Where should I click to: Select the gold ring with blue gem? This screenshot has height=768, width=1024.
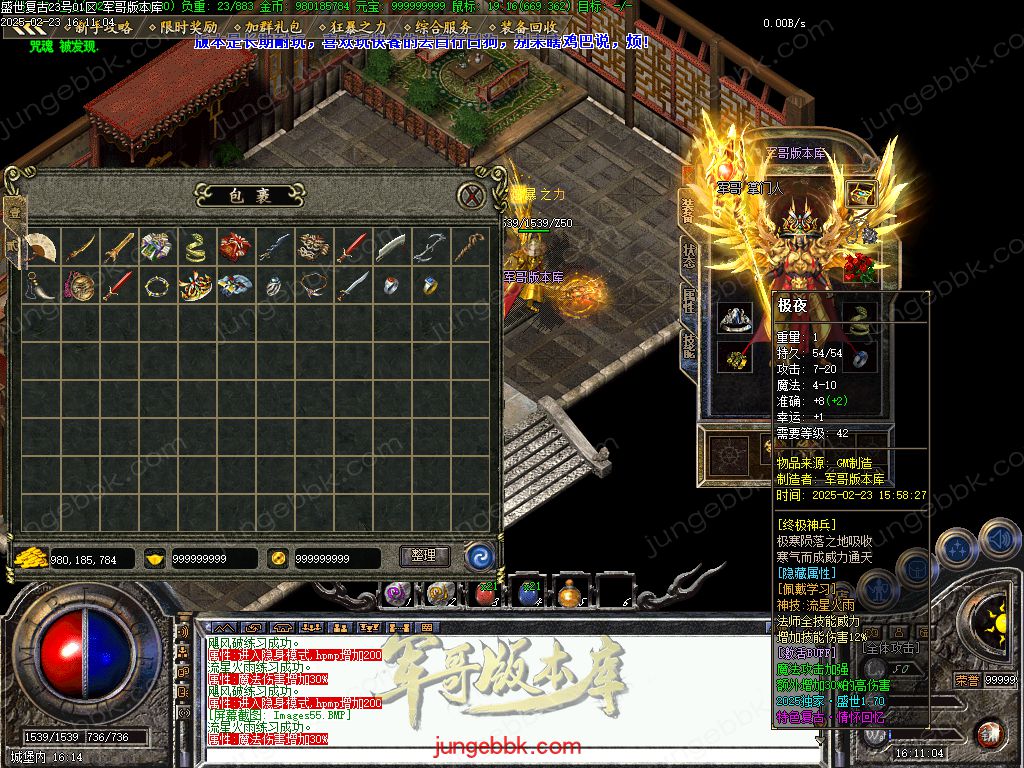point(430,286)
